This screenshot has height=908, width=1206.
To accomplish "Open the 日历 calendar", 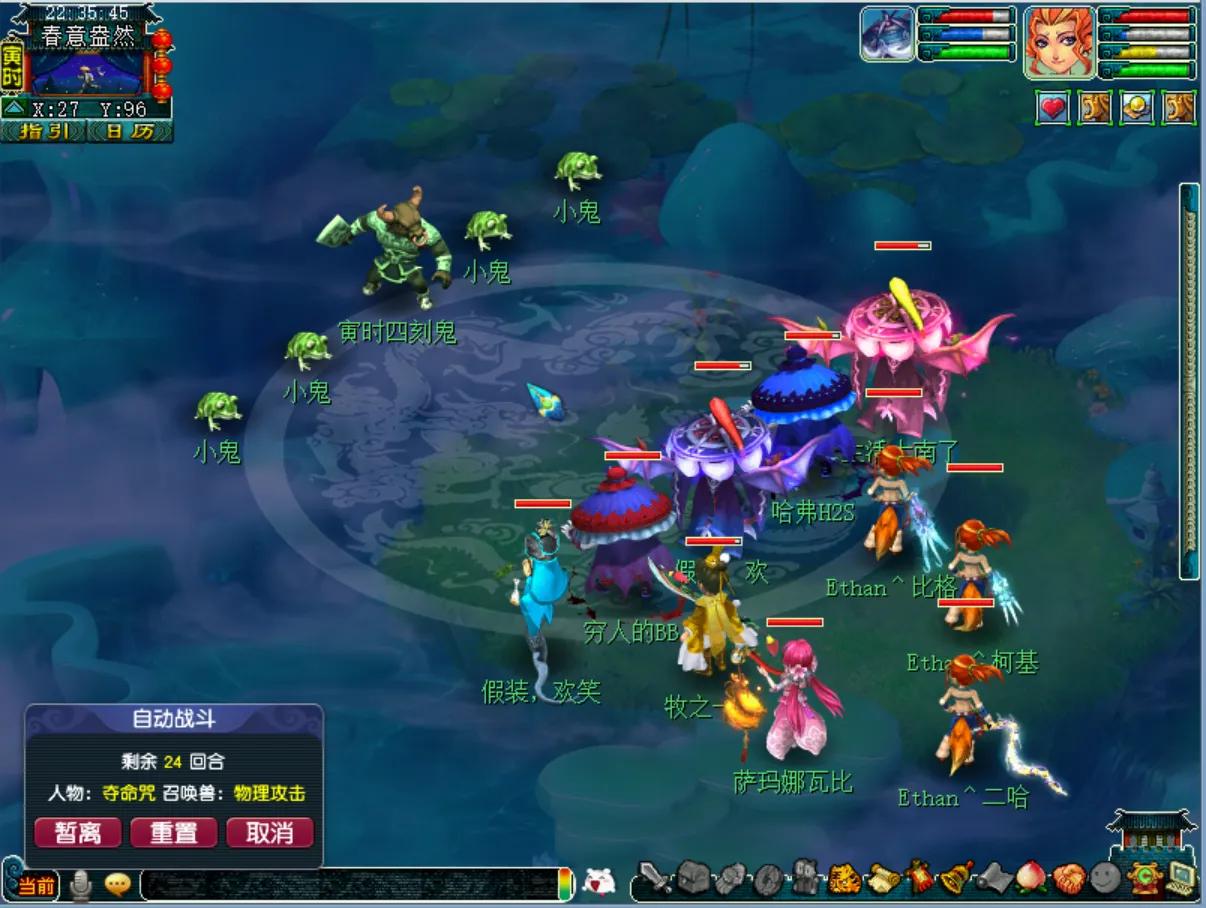I will tap(130, 131).
